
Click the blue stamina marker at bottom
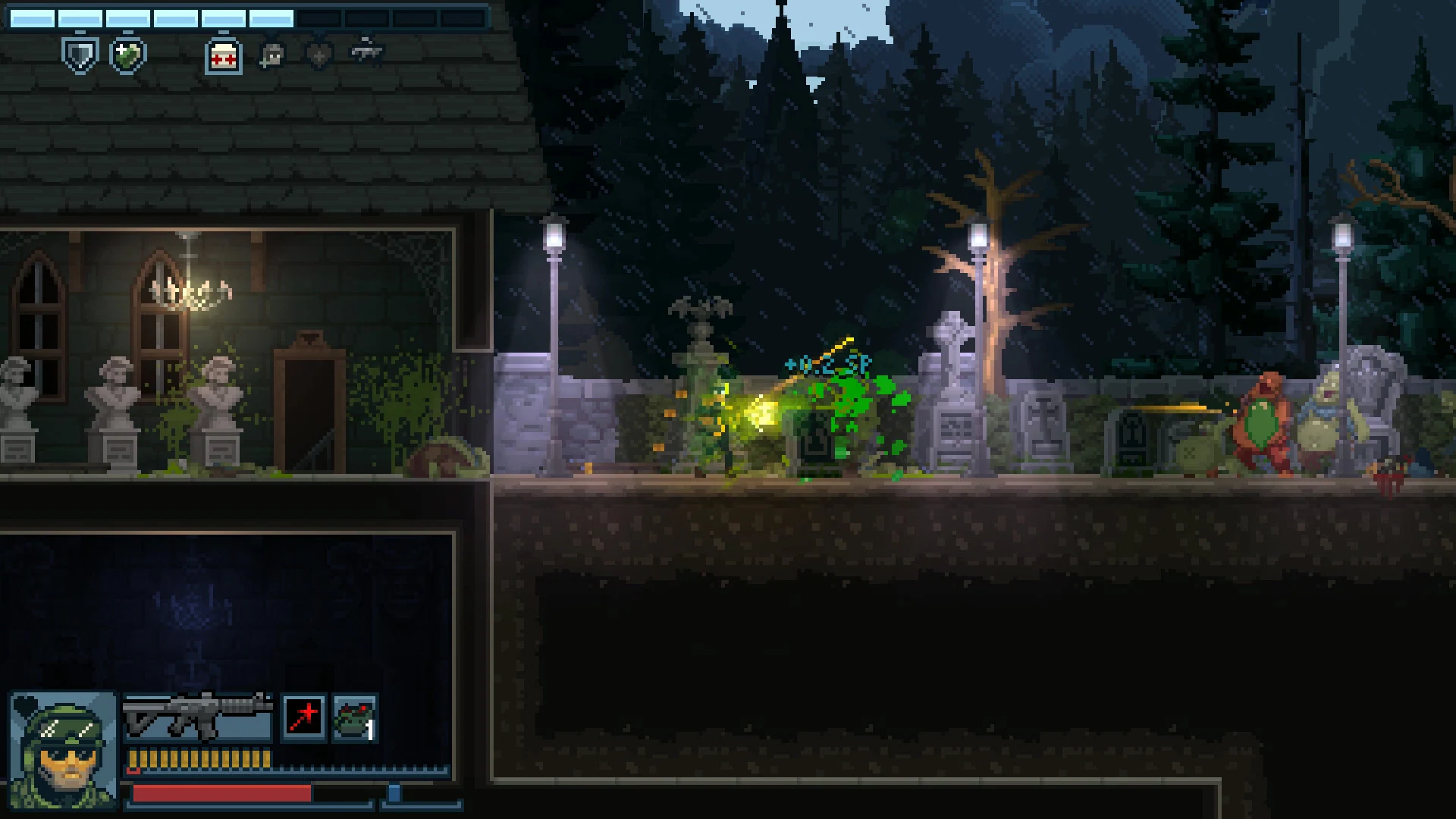[394, 793]
